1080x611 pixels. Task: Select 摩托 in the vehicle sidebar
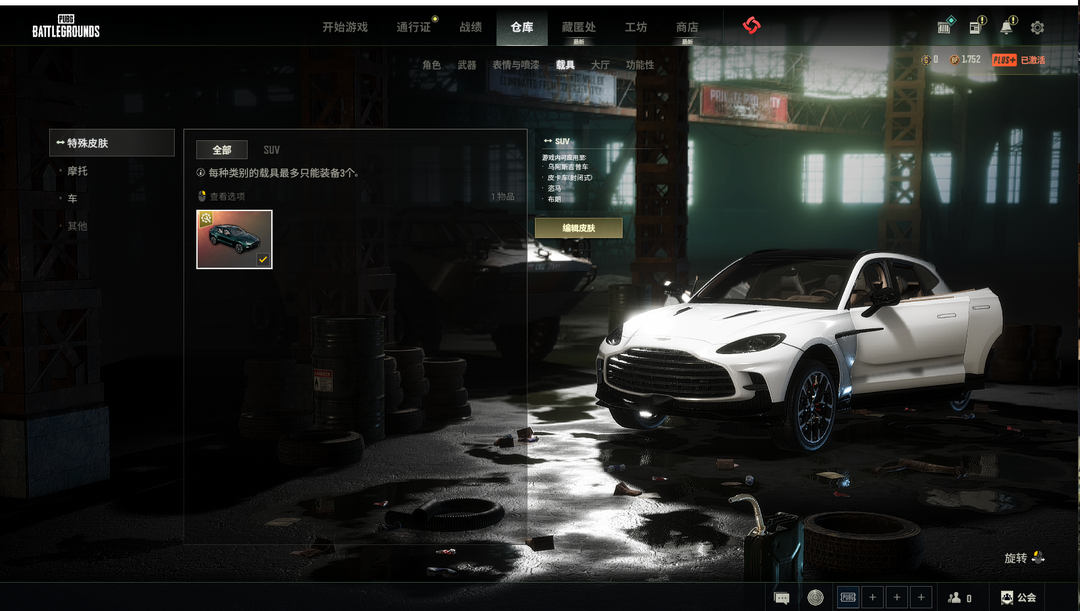[77, 171]
